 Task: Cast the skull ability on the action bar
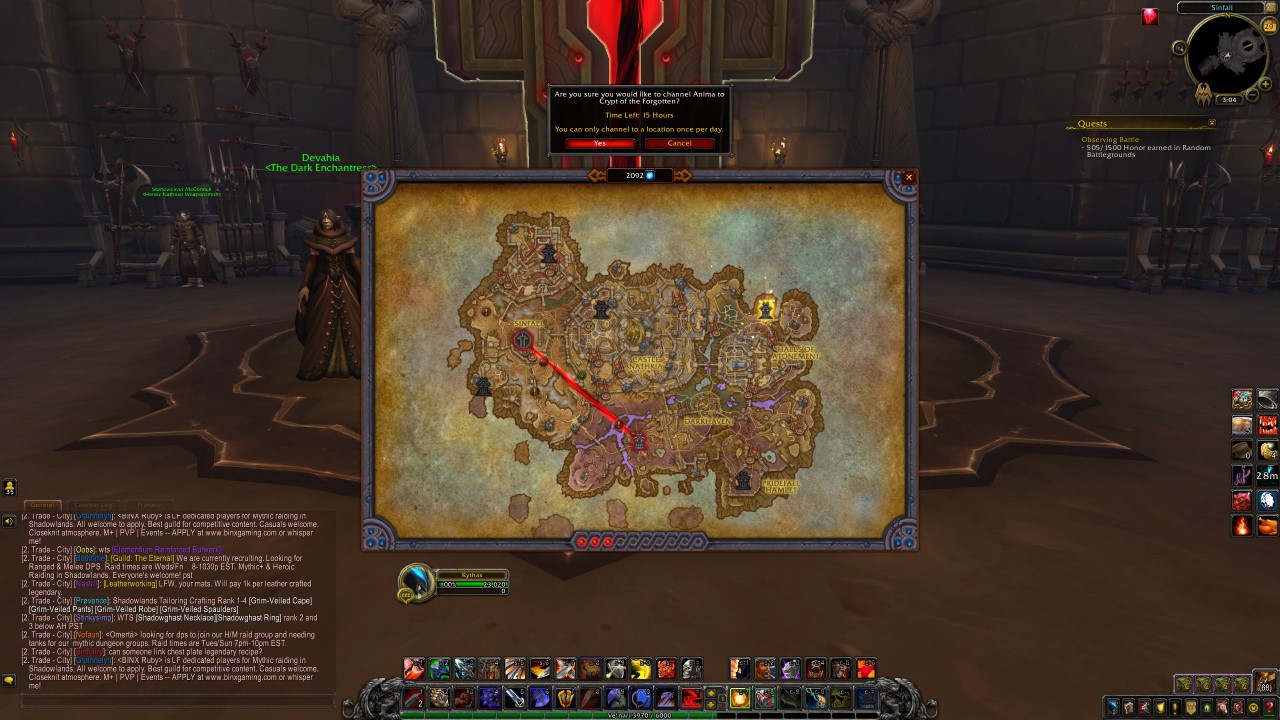coord(691,668)
